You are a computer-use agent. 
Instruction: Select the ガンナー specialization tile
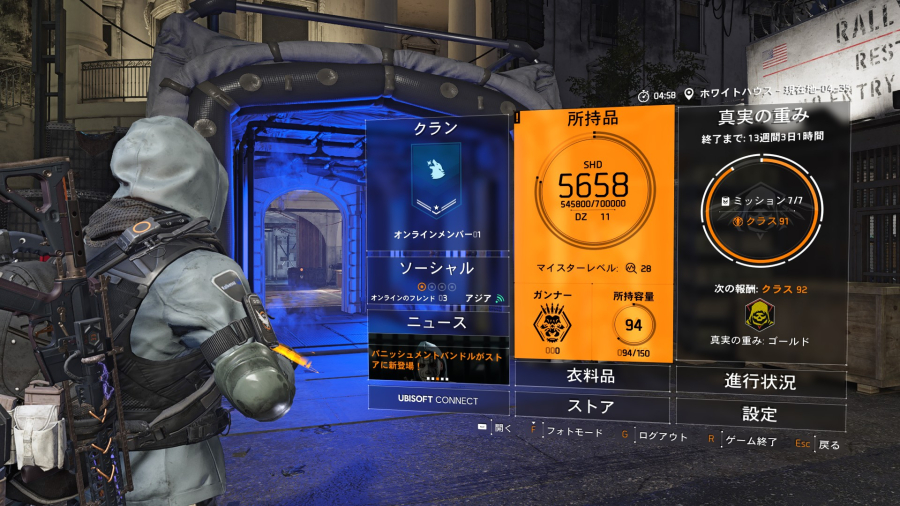554,321
